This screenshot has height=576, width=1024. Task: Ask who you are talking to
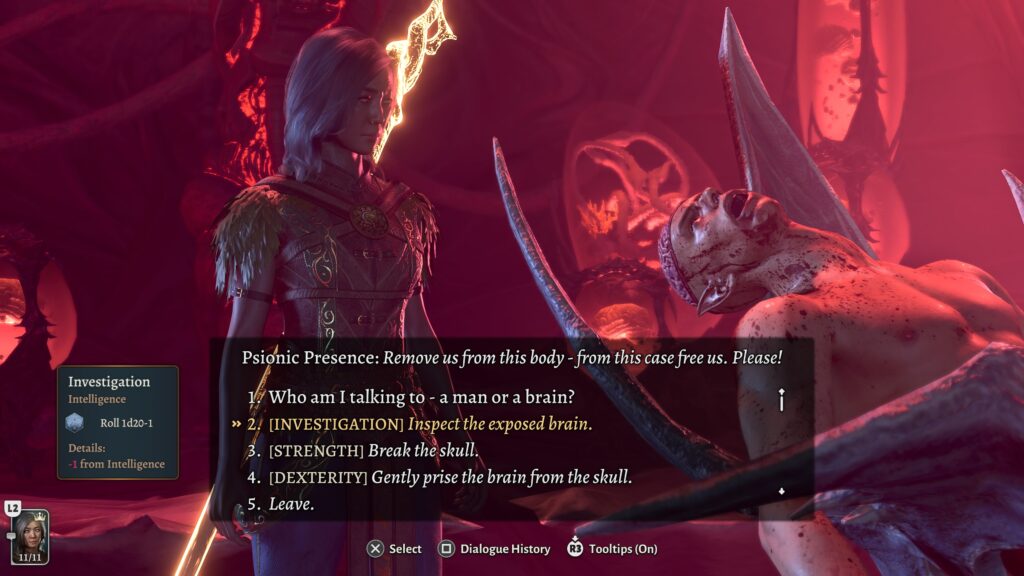coord(435,396)
